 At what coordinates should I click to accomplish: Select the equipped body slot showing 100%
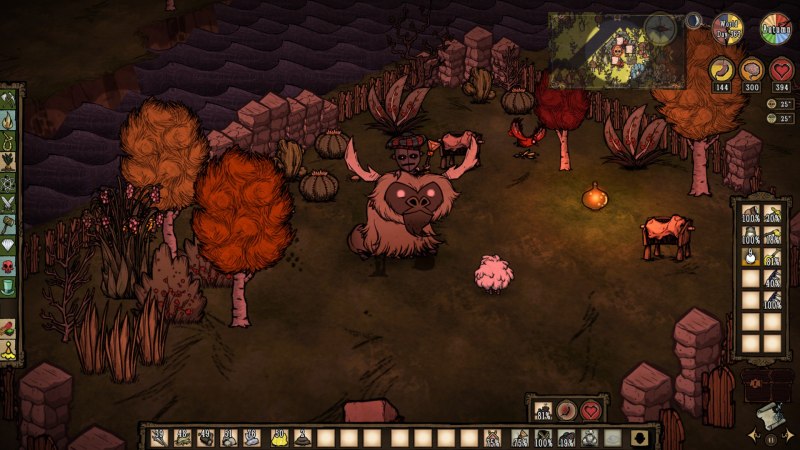click(x=543, y=437)
